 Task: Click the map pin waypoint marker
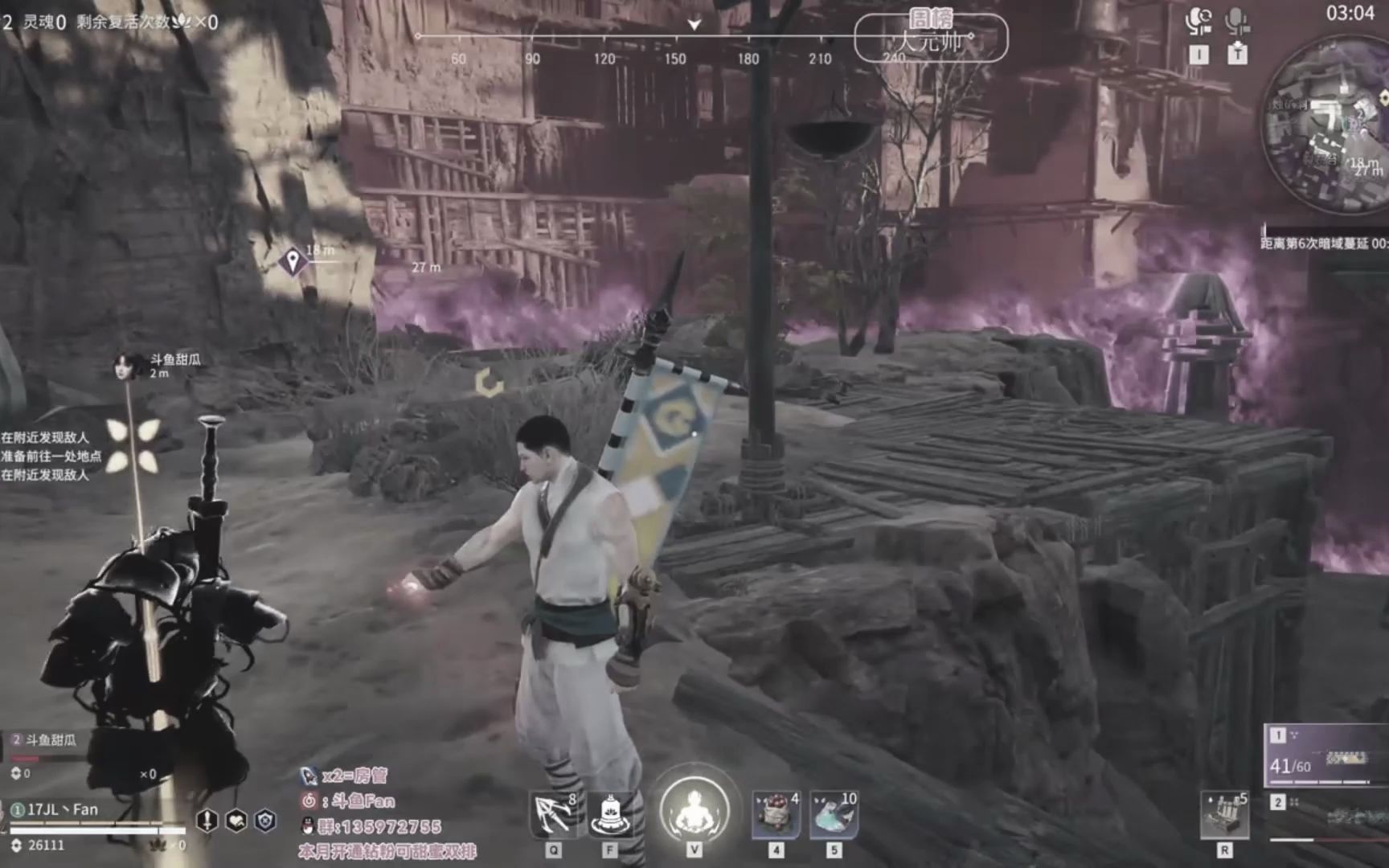pos(293,261)
